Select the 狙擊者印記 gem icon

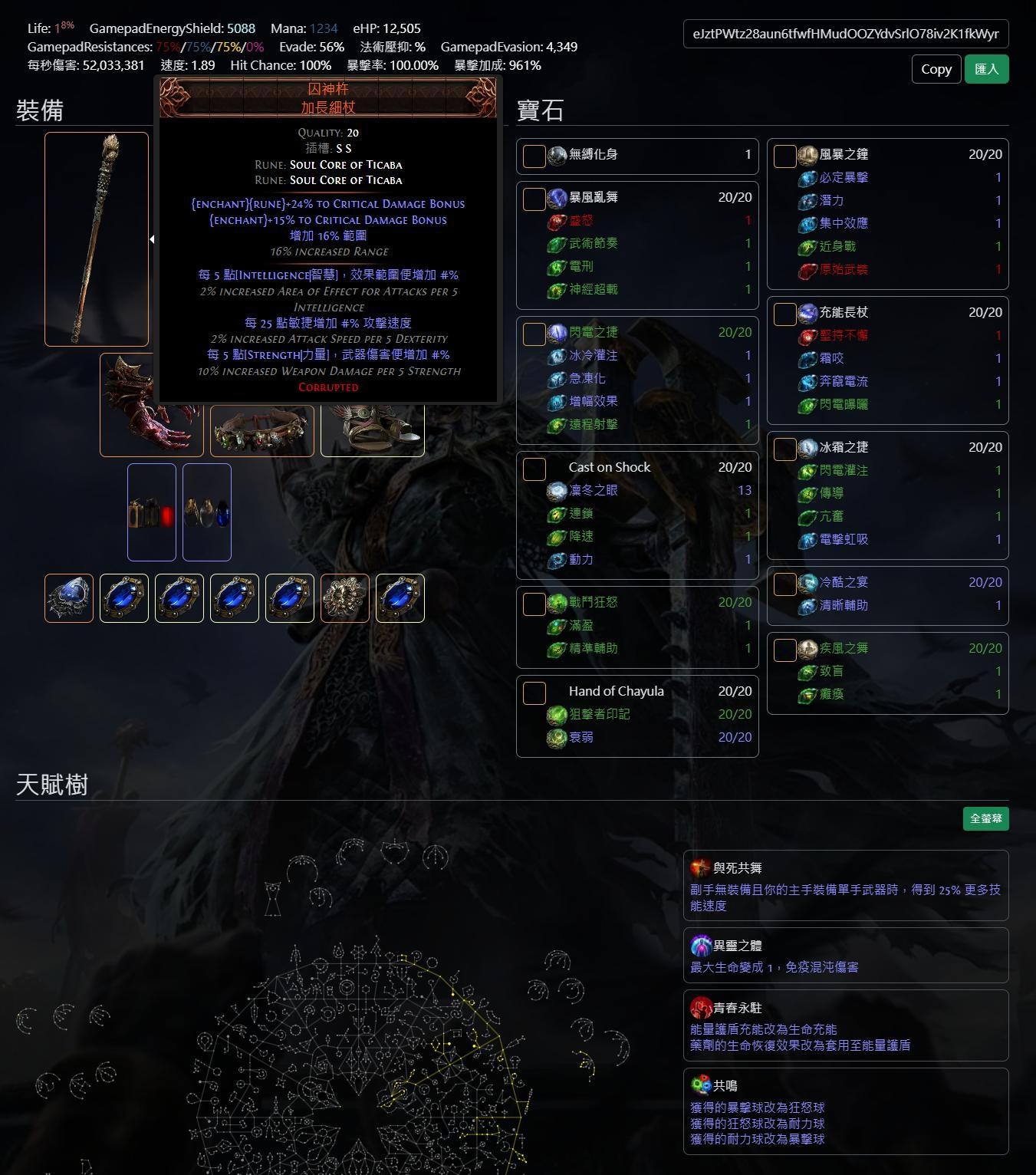pyautogui.click(x=557, y=714)
